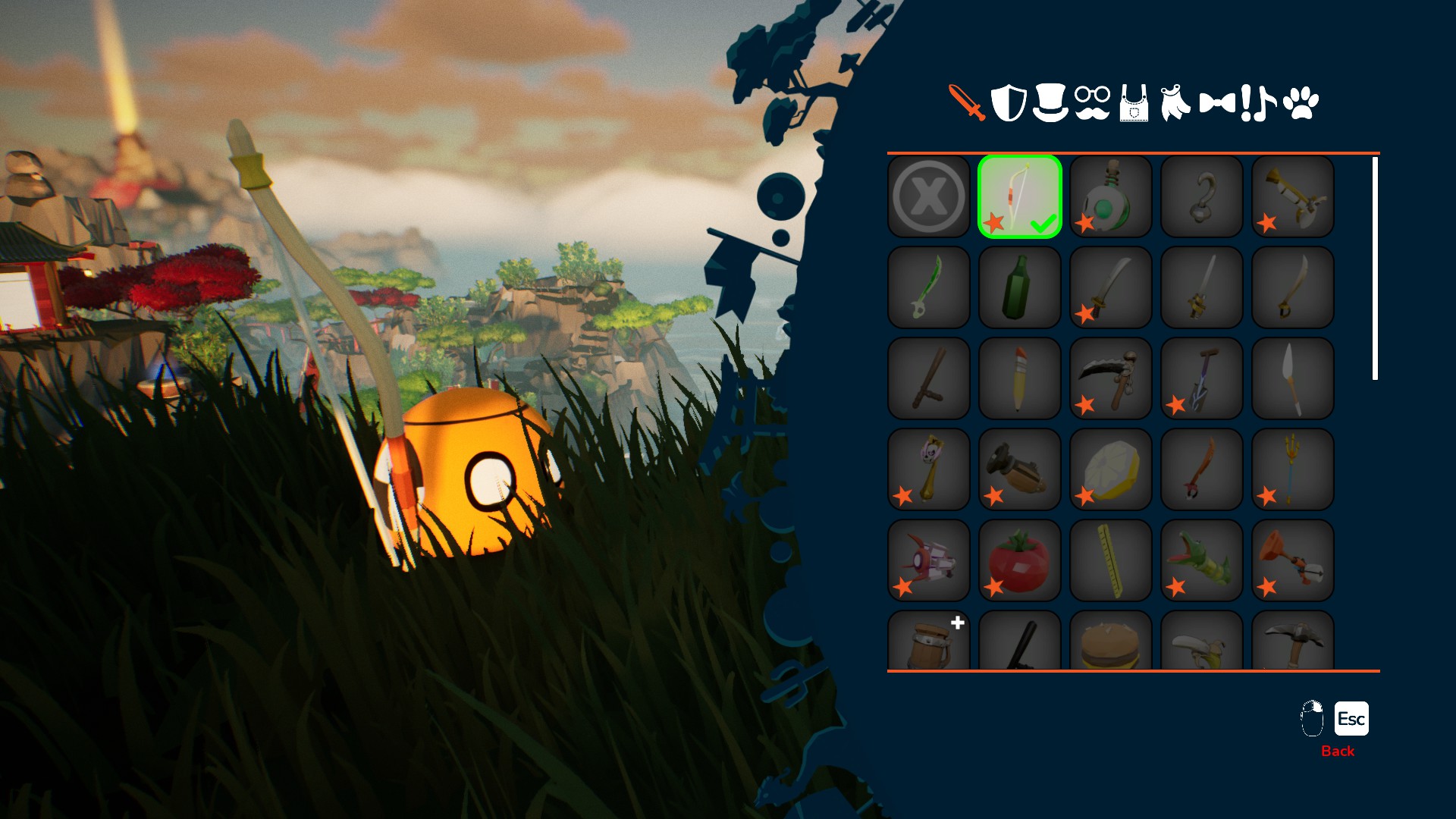Select the yellow pencil weapon
The width and height of the screenshot is (1456, 819).
point(1020,378)
